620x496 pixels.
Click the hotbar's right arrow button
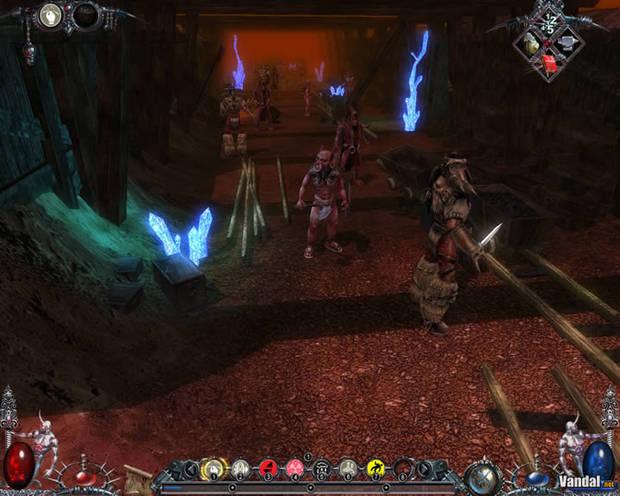pyautogui.click(x=425, y=468)
